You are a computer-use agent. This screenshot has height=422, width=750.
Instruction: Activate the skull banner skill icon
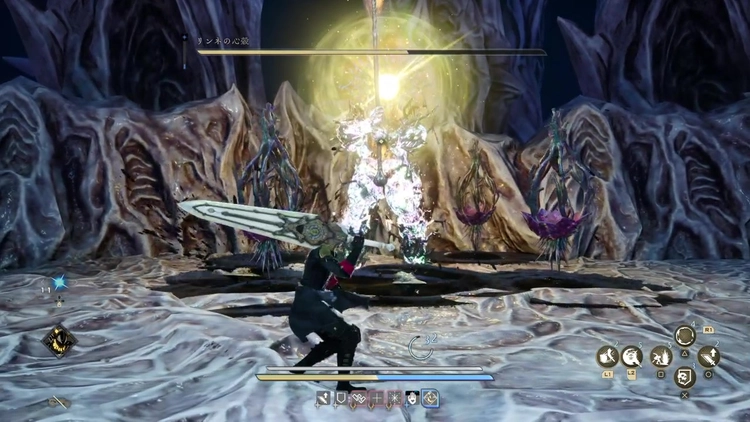pyautogui.click(x=684, y=377)
